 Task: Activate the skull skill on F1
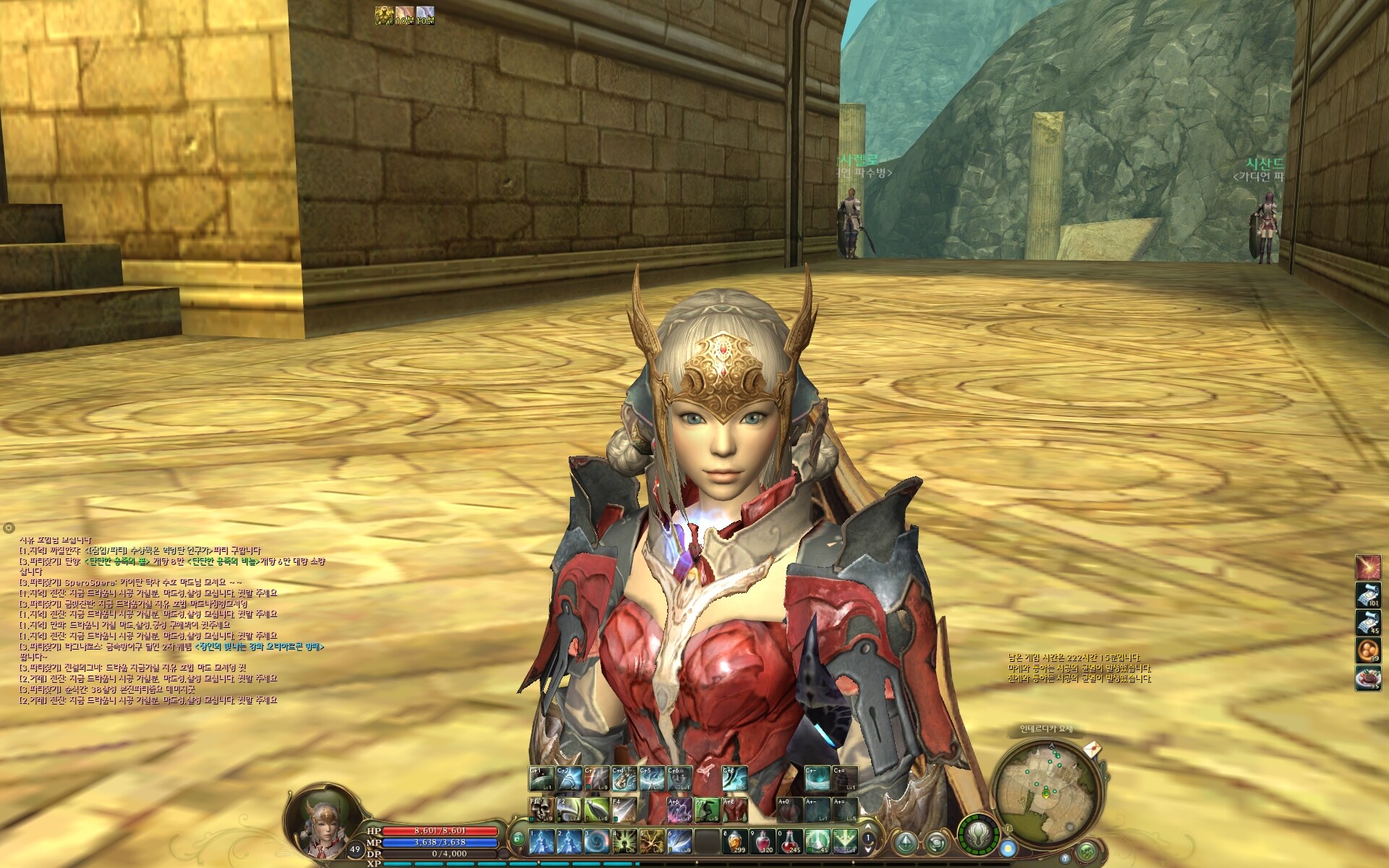coord(540,809)
